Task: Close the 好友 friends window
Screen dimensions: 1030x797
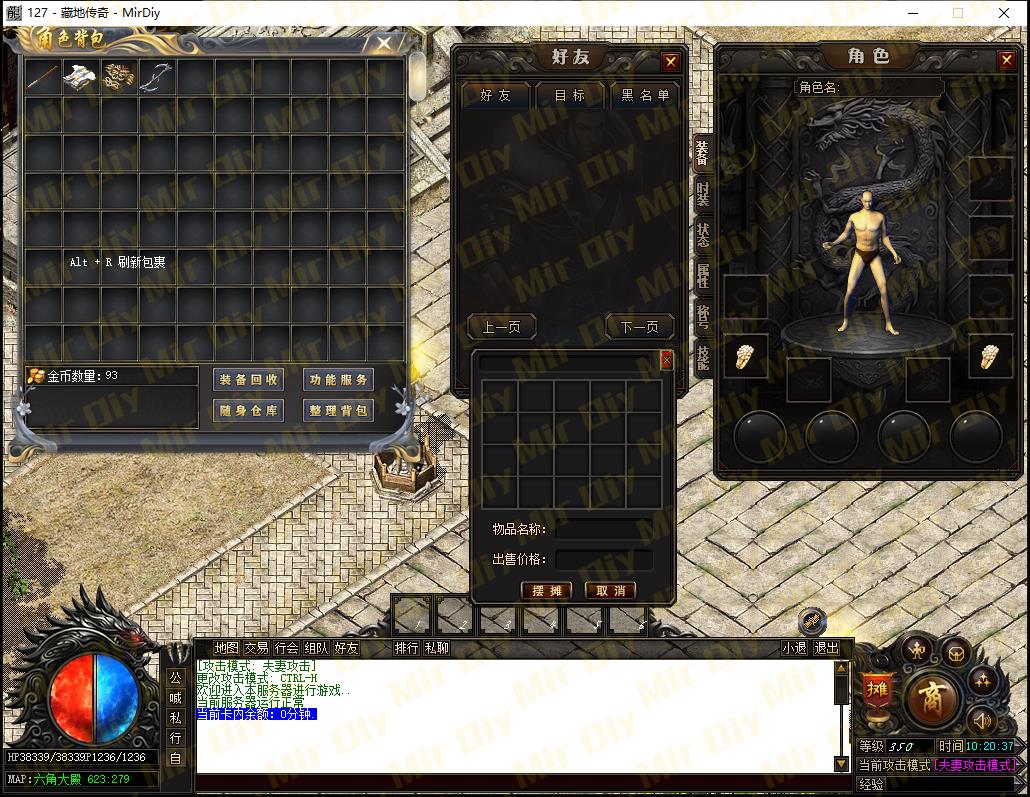Action: tap(671, 62)
